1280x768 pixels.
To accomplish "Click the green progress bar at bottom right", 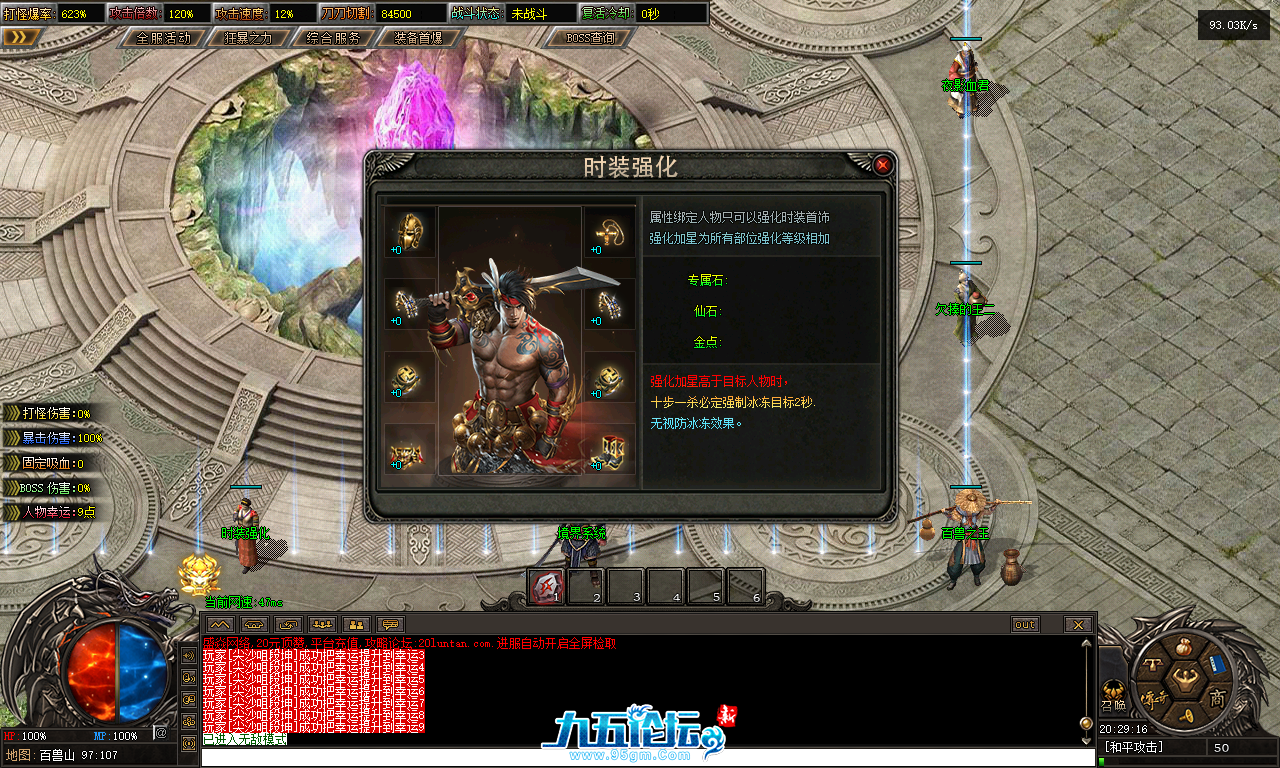I will point(1102,761).
